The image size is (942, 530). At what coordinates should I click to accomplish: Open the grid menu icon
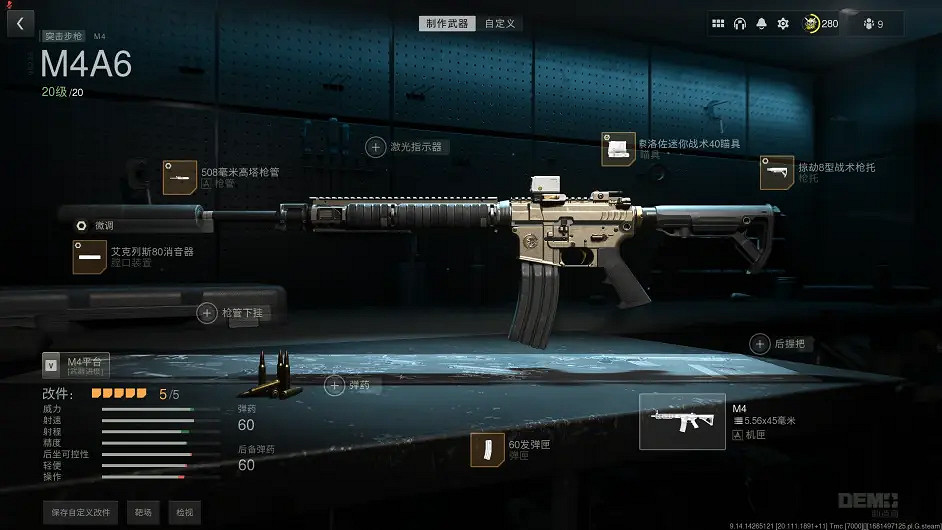[718, 24]
